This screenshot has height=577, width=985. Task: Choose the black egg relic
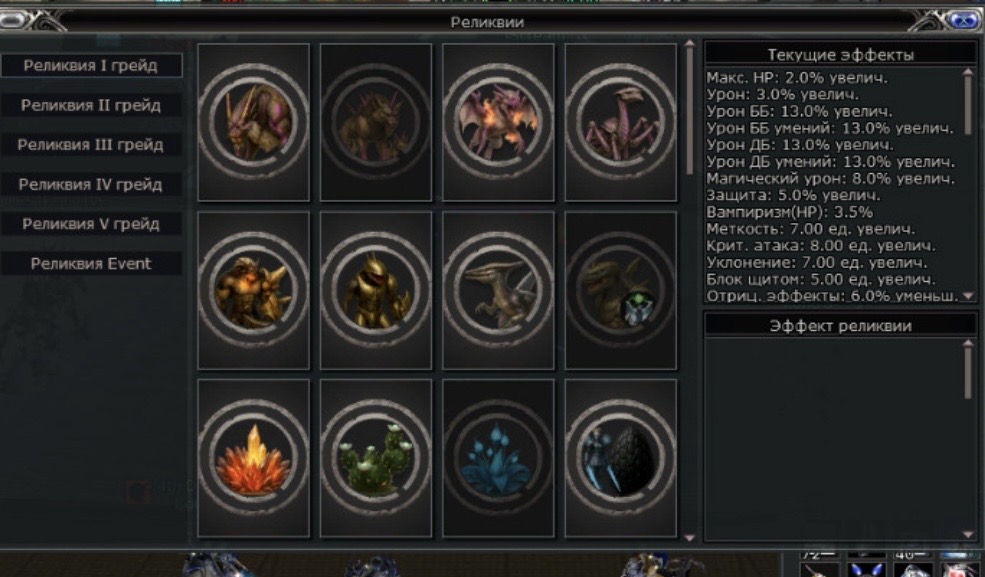tap(620, 458)
